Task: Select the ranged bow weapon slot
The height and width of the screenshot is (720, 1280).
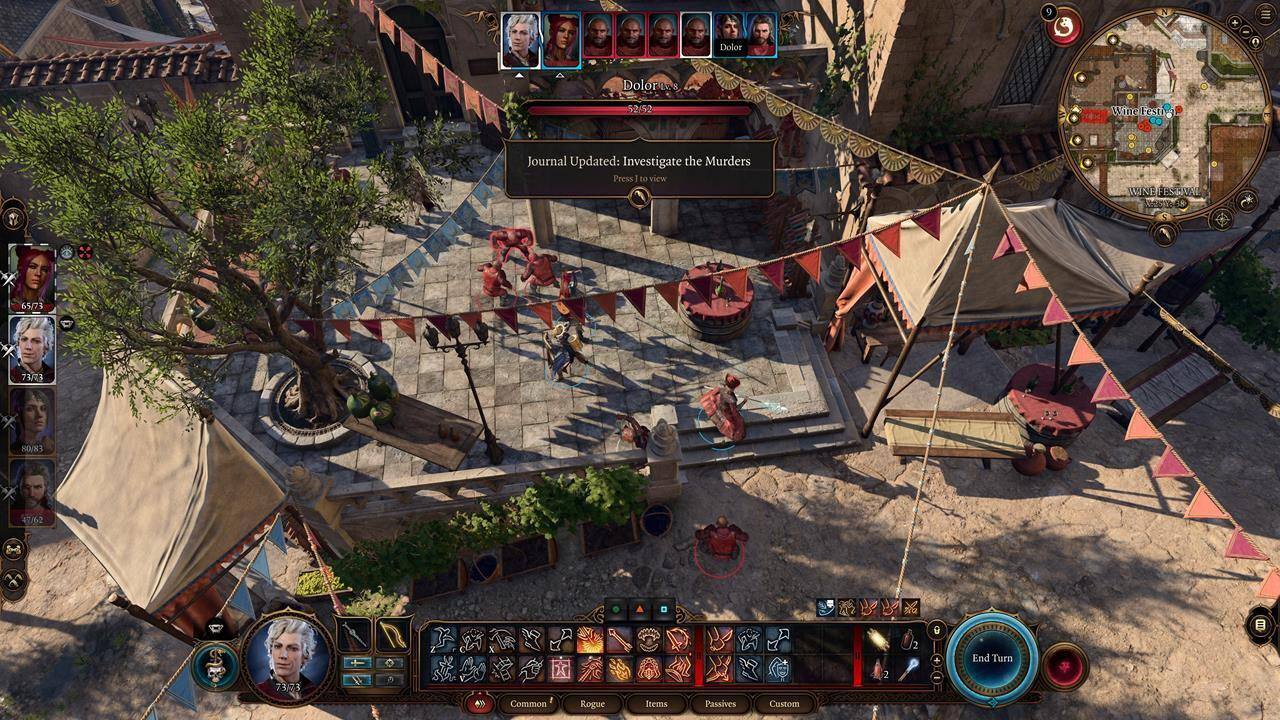Action: (x=391, y=636)
